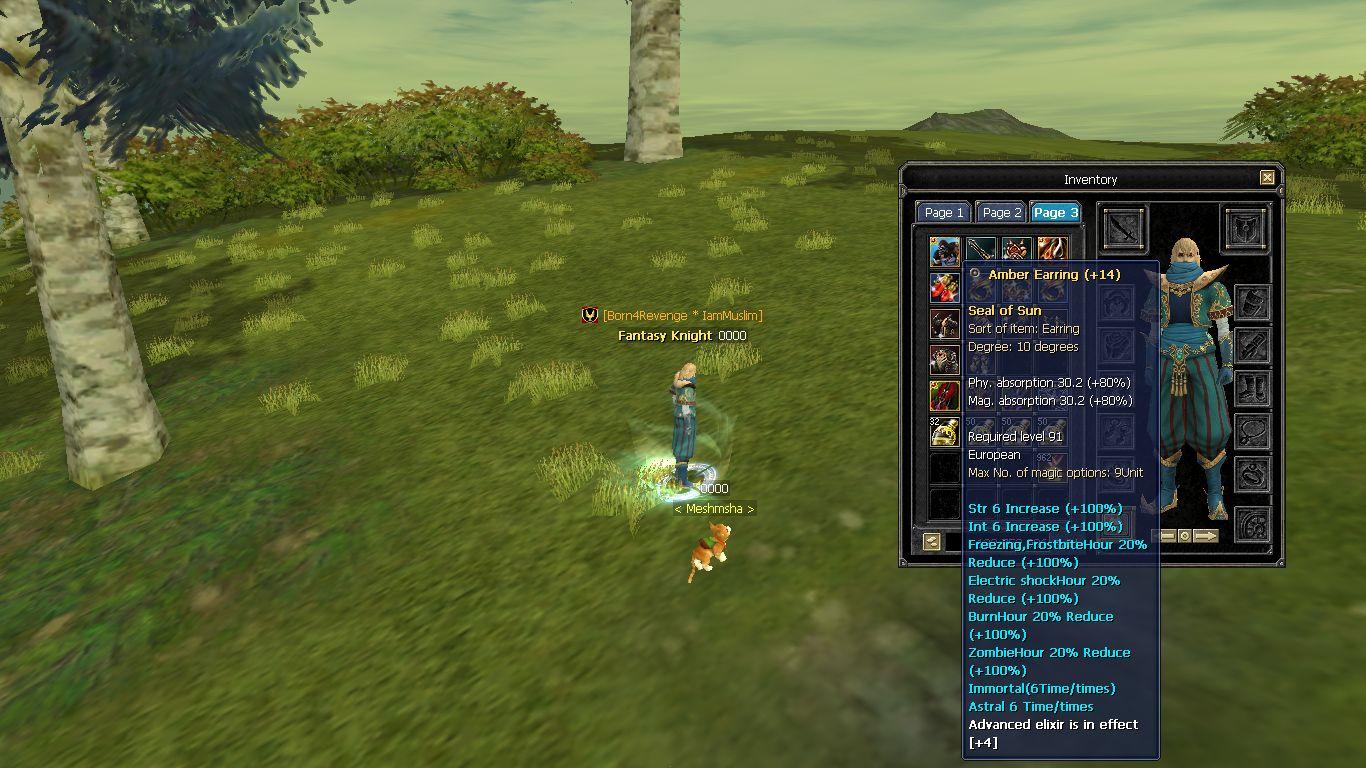Switch to inventory Page 2
This screenshot has height=768, width=1366.
pyautogui.click(x=1001, y=212)
